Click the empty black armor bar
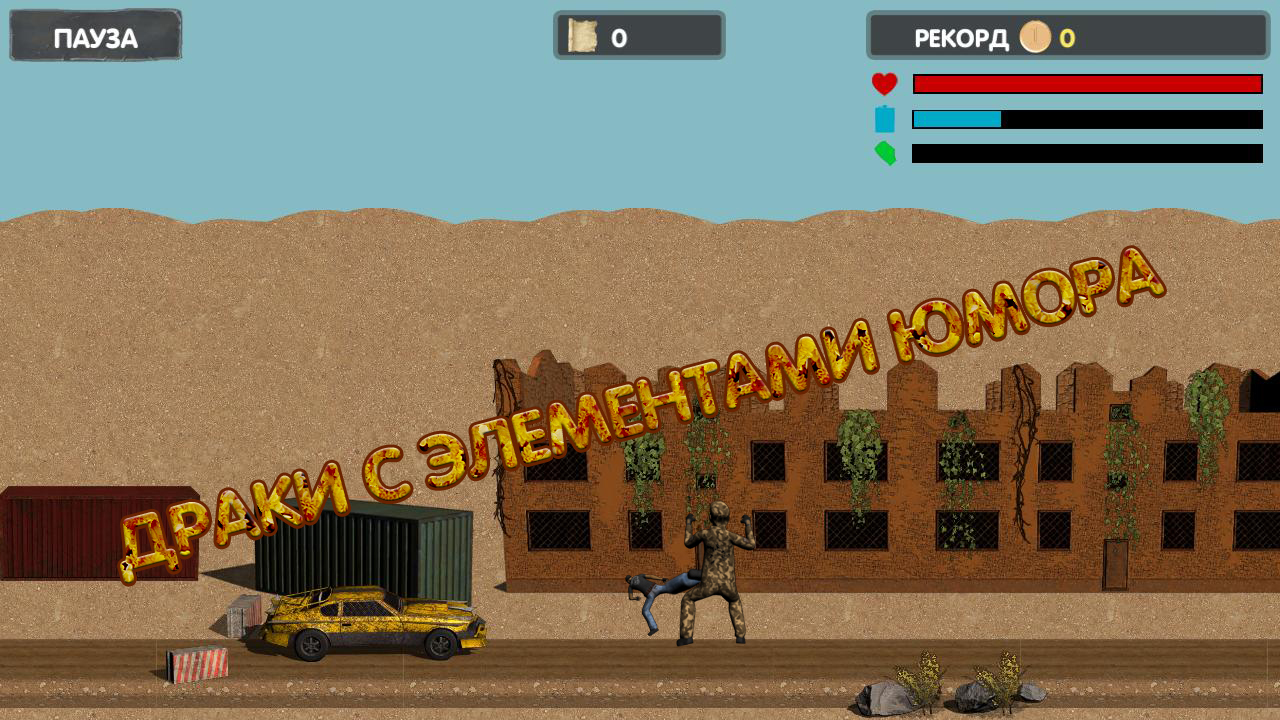Image resolution: width=1280 pixels, height=720 pixels. tap(1086, 154)
